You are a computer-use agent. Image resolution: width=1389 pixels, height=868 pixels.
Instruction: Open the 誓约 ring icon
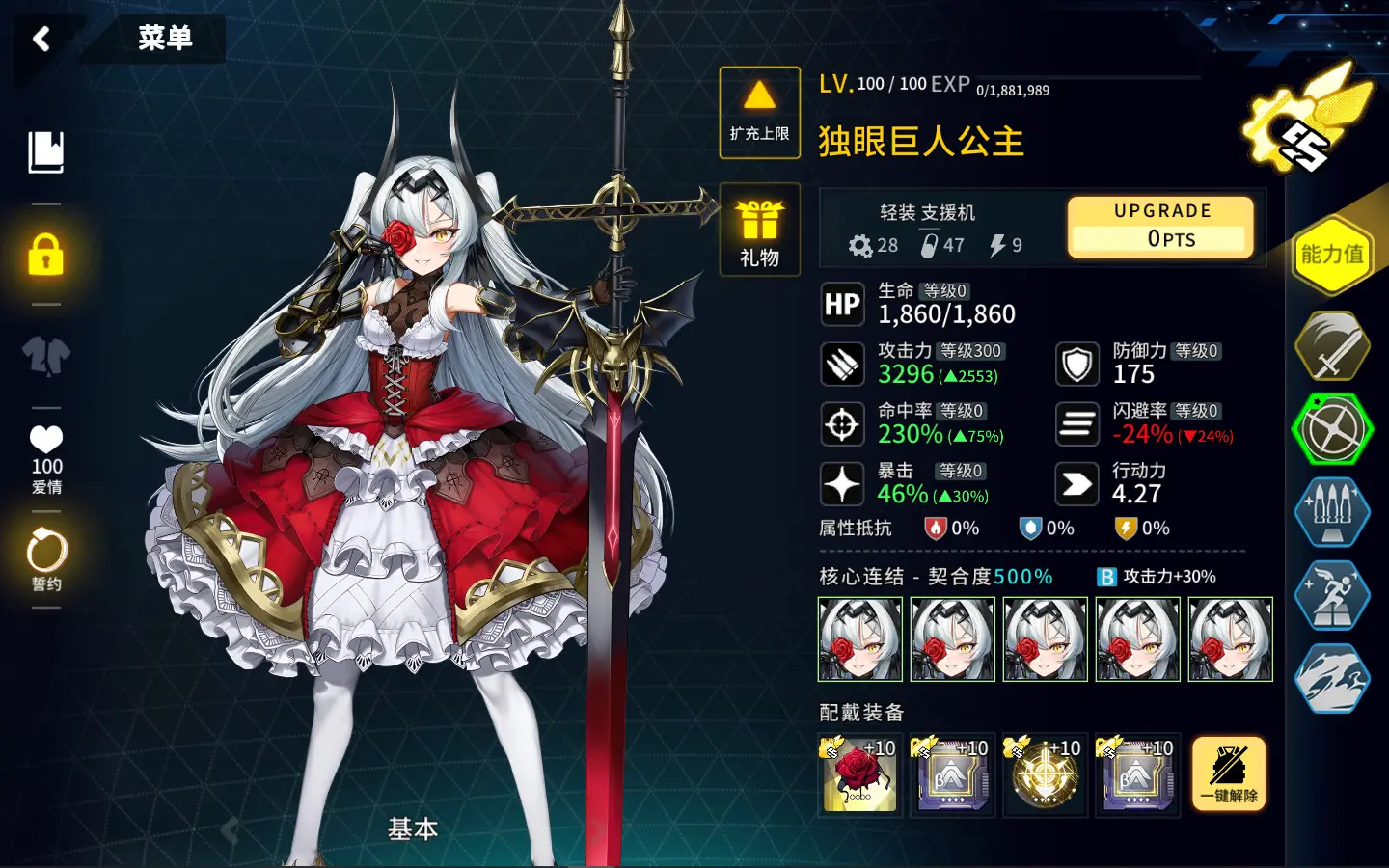46,558
